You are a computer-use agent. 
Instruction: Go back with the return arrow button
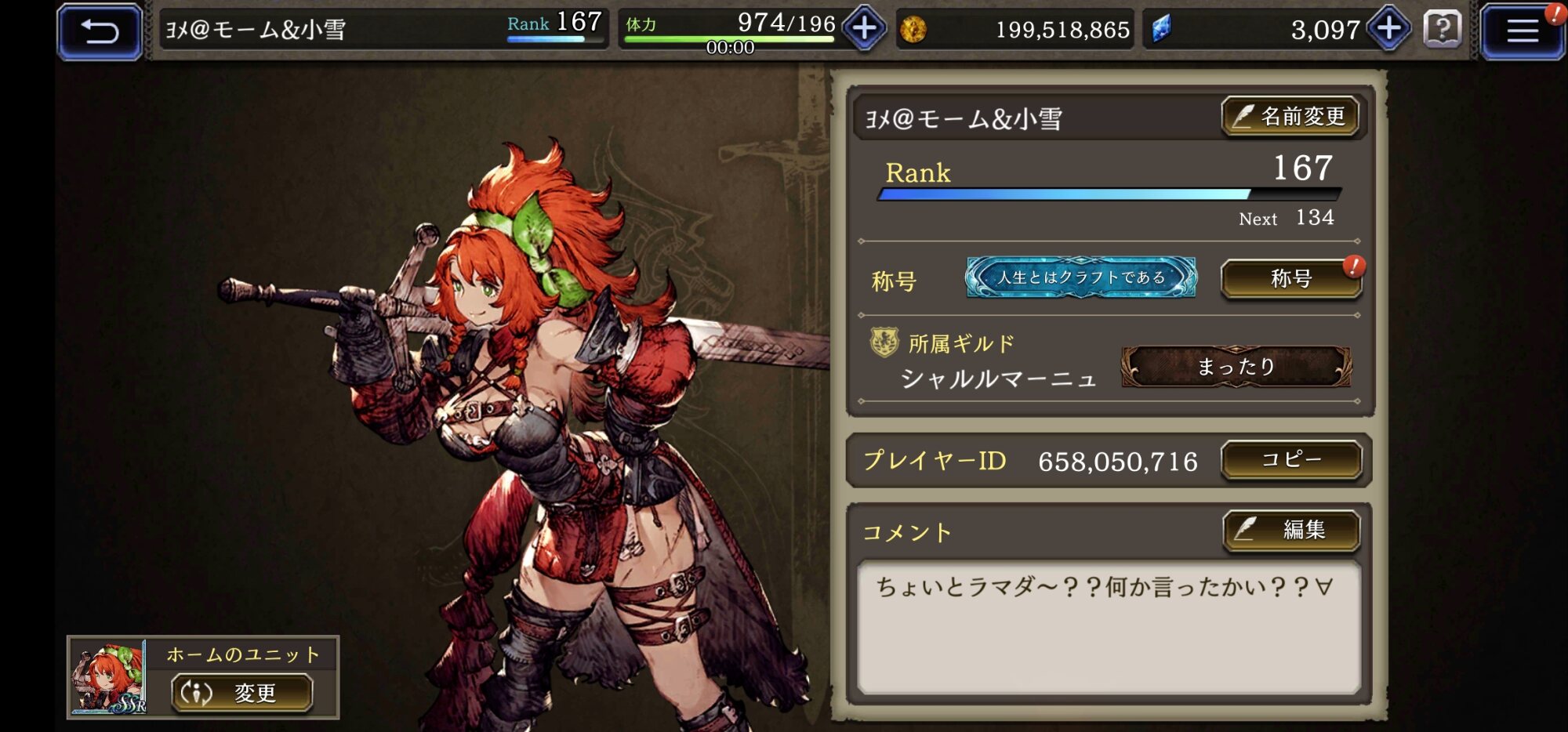100,31
